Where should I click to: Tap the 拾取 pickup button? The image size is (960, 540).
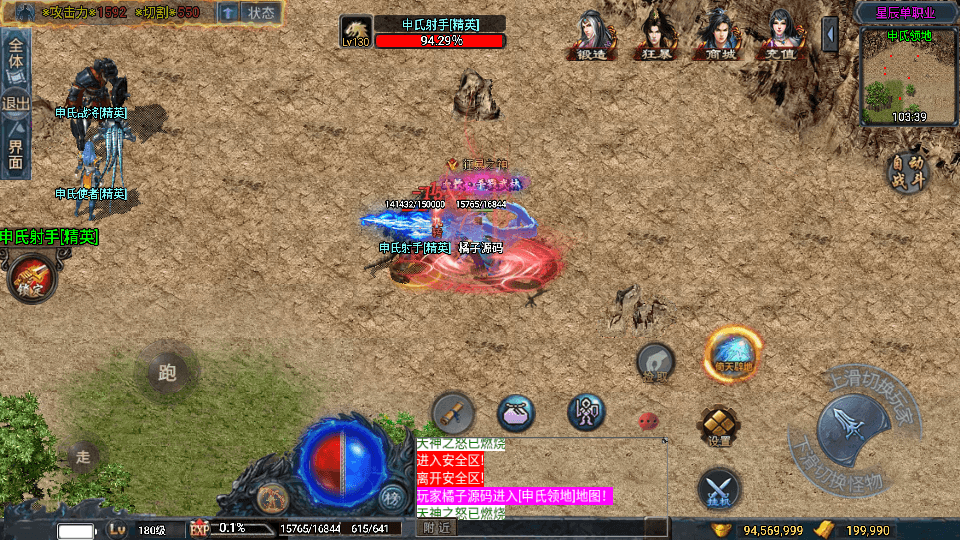pos(656,363)
